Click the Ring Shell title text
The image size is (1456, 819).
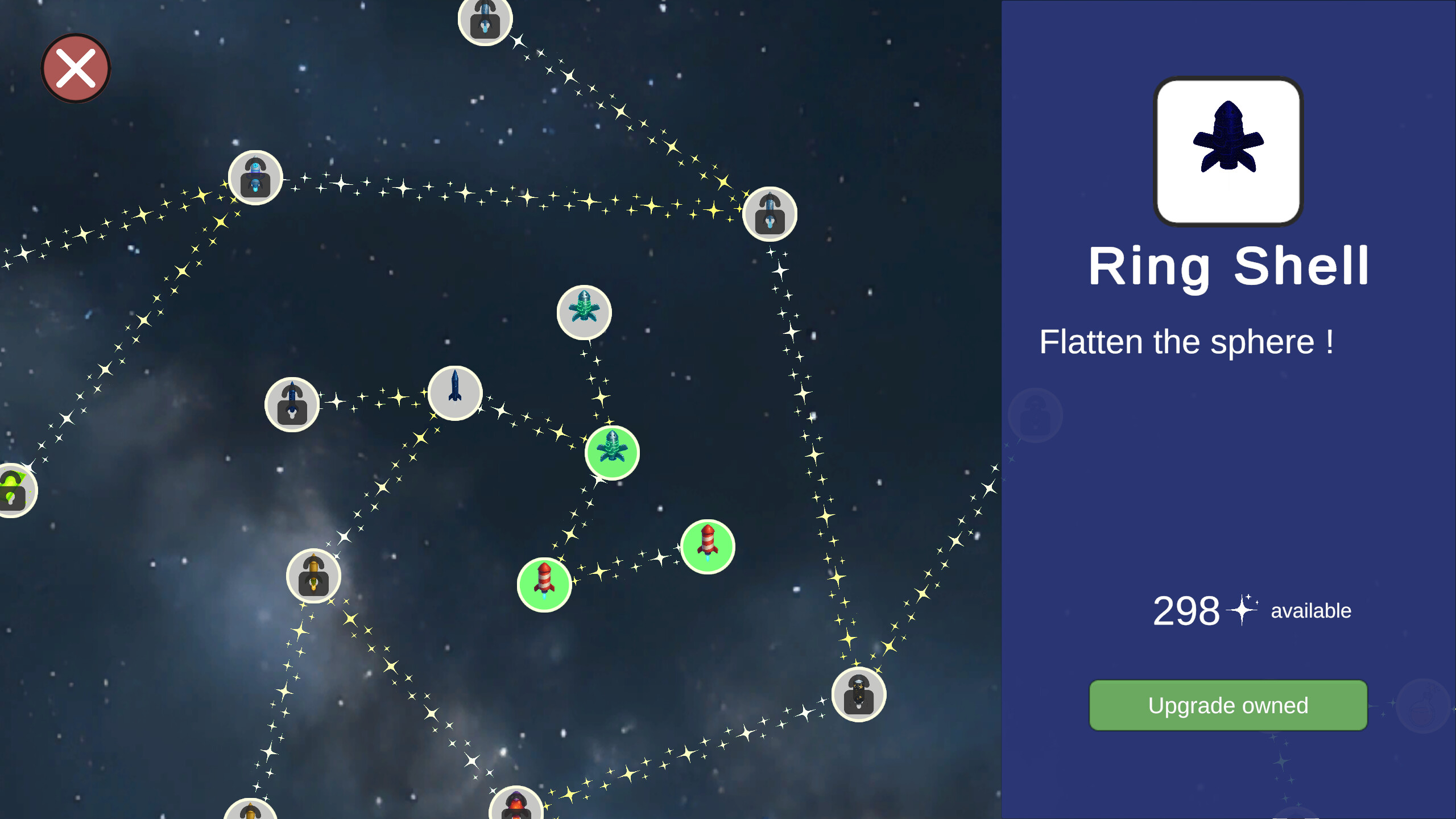click(x=1230, y=266)
